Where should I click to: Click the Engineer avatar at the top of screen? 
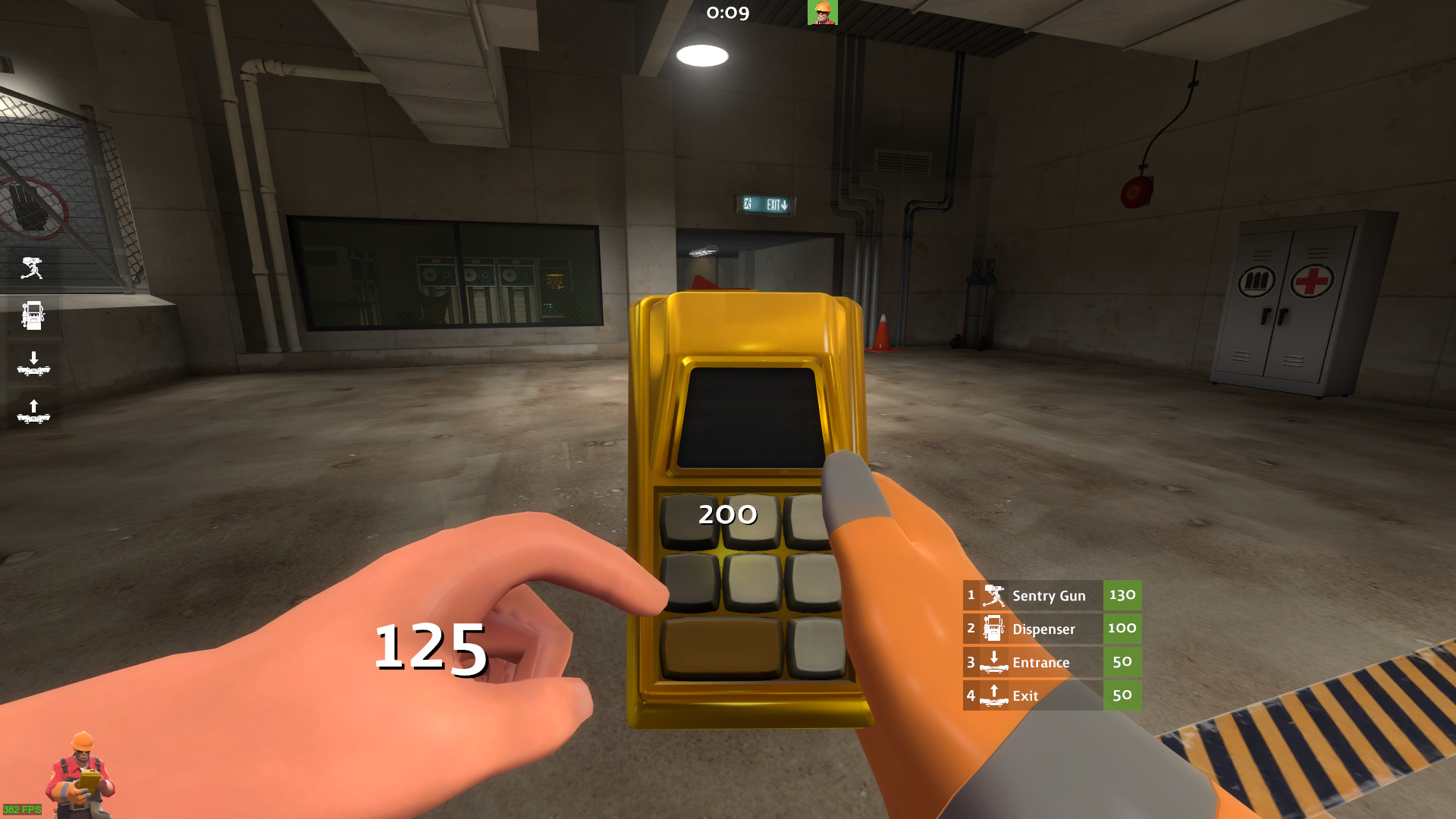(824, 14)
